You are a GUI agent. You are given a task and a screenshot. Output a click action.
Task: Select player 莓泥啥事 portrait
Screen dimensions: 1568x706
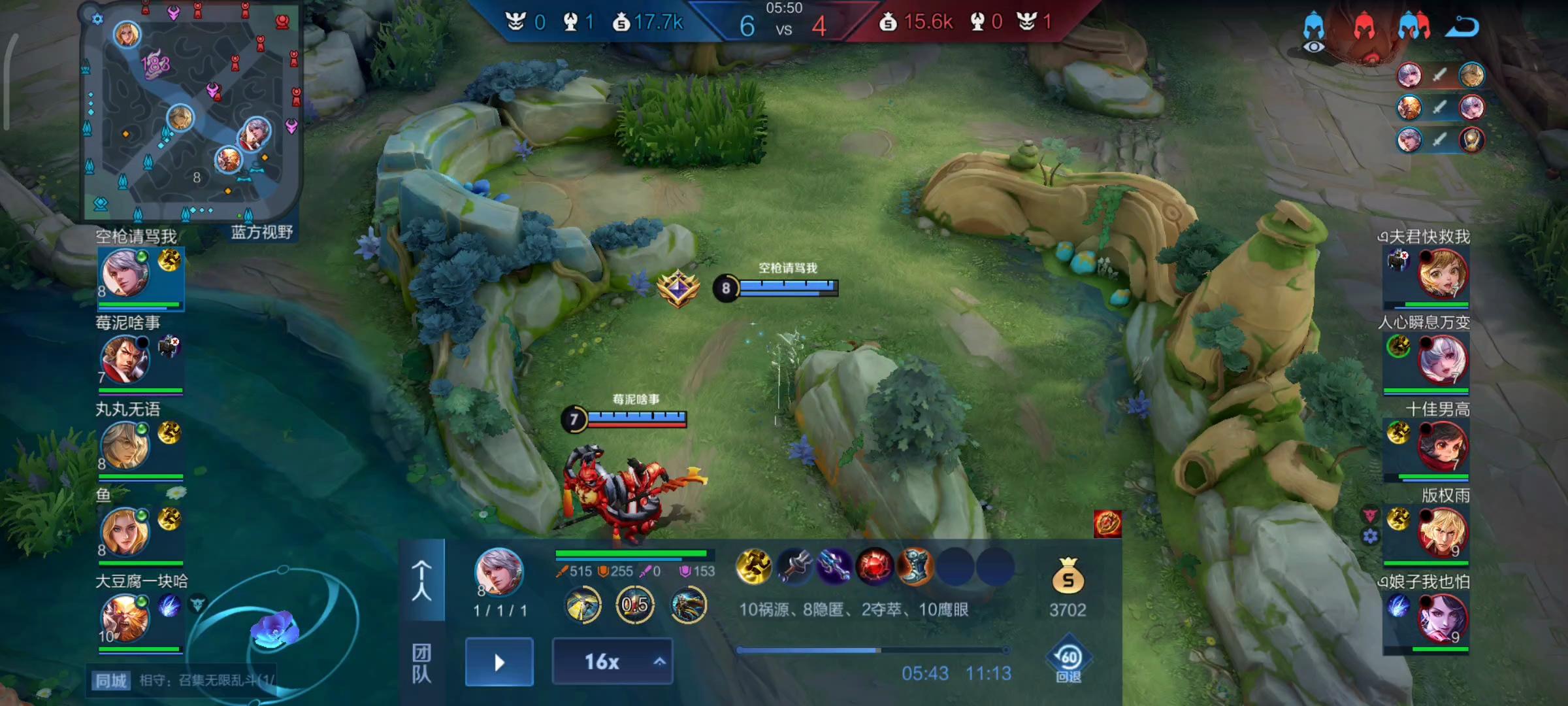click(125, 360)
